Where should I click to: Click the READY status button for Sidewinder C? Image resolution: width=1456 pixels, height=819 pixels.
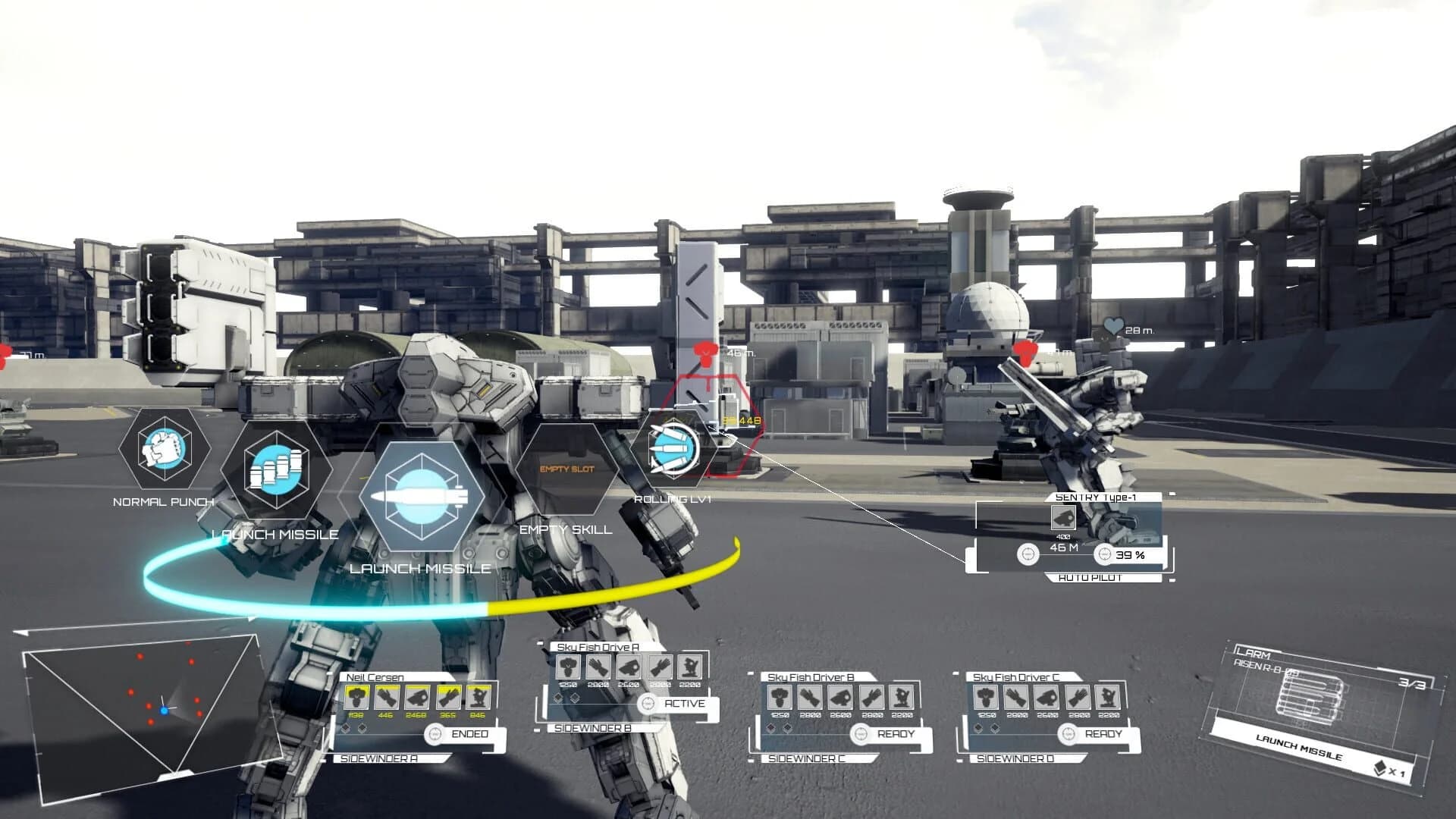coord(897,733)
